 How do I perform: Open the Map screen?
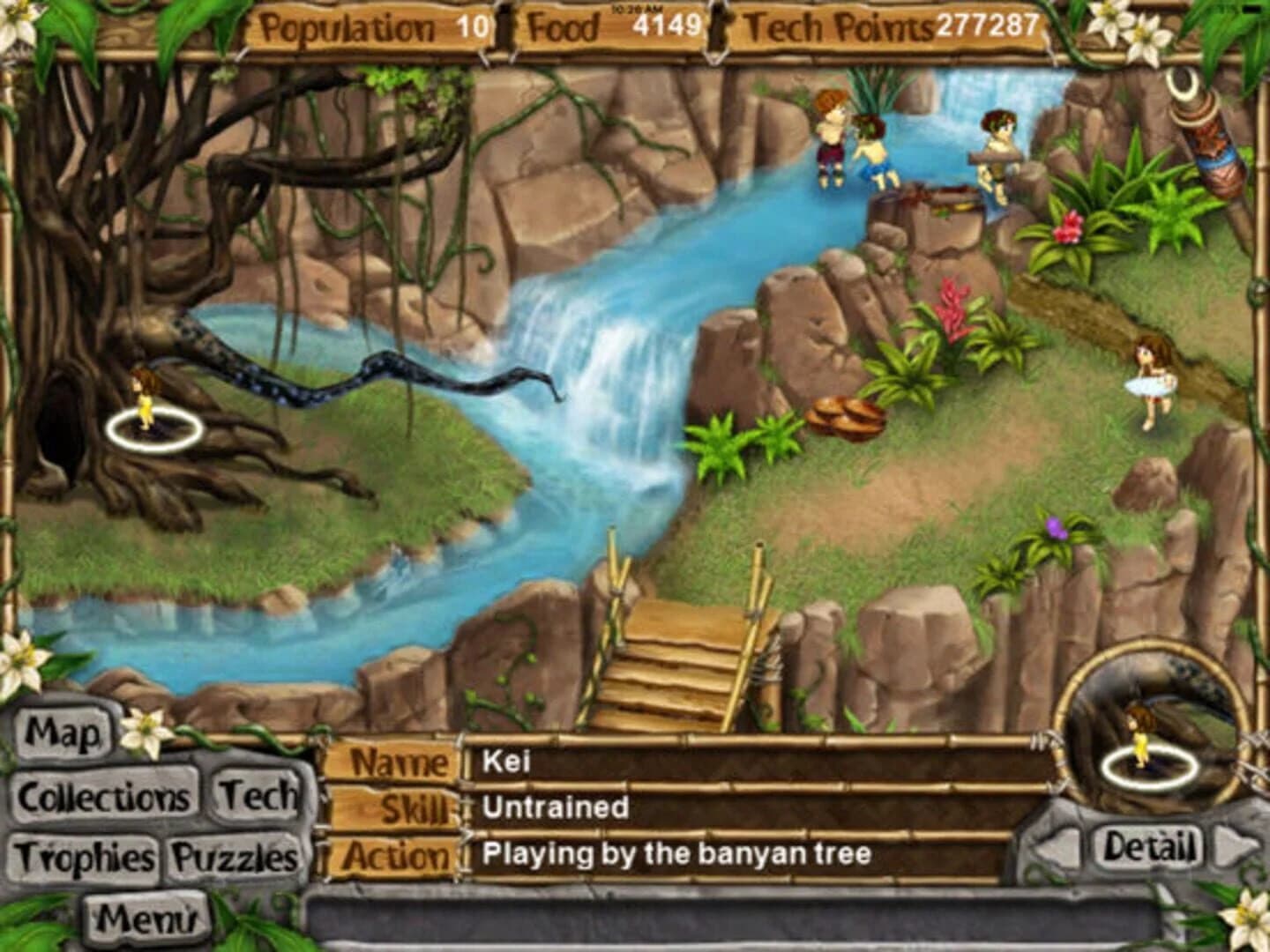coord(66,732)
